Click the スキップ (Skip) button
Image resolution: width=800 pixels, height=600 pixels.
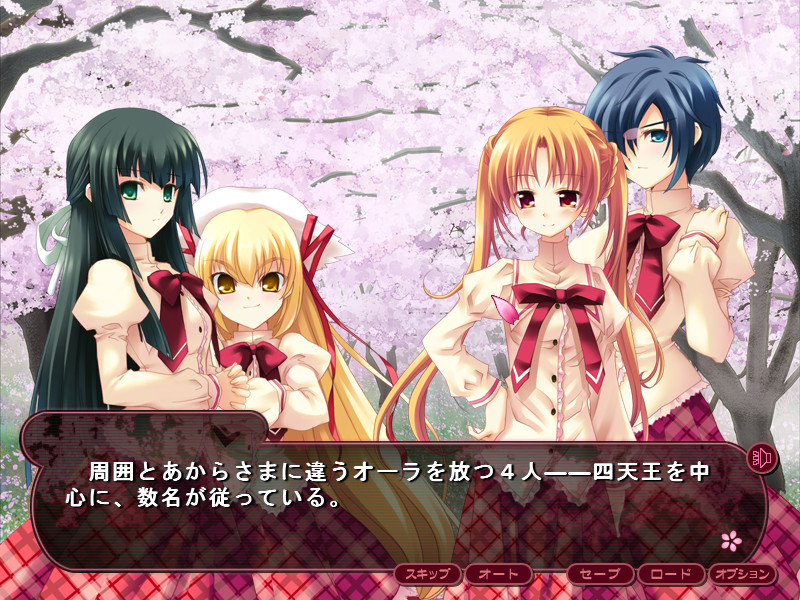click(428, 574)
